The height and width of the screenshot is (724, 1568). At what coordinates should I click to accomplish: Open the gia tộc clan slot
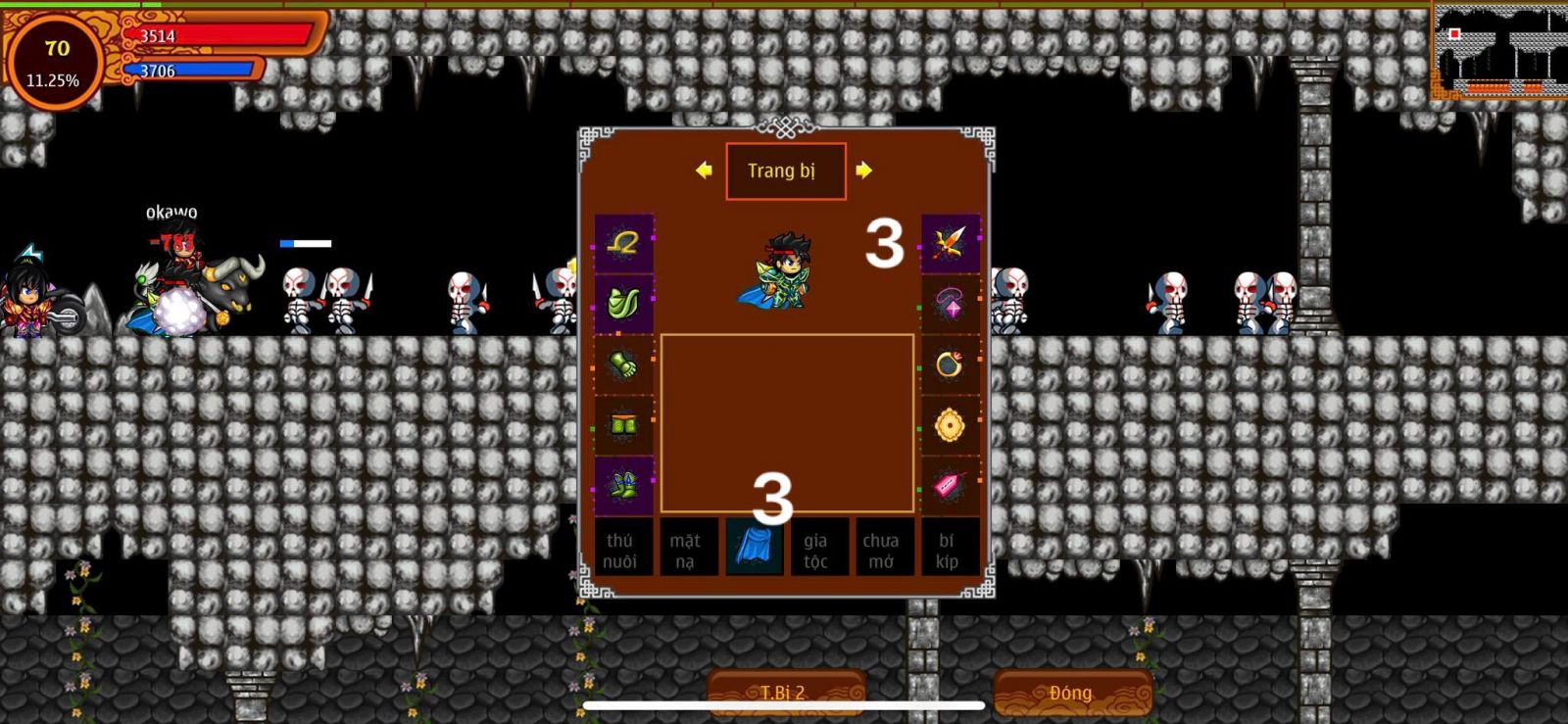pyautogui.click(x=816, y=550)
